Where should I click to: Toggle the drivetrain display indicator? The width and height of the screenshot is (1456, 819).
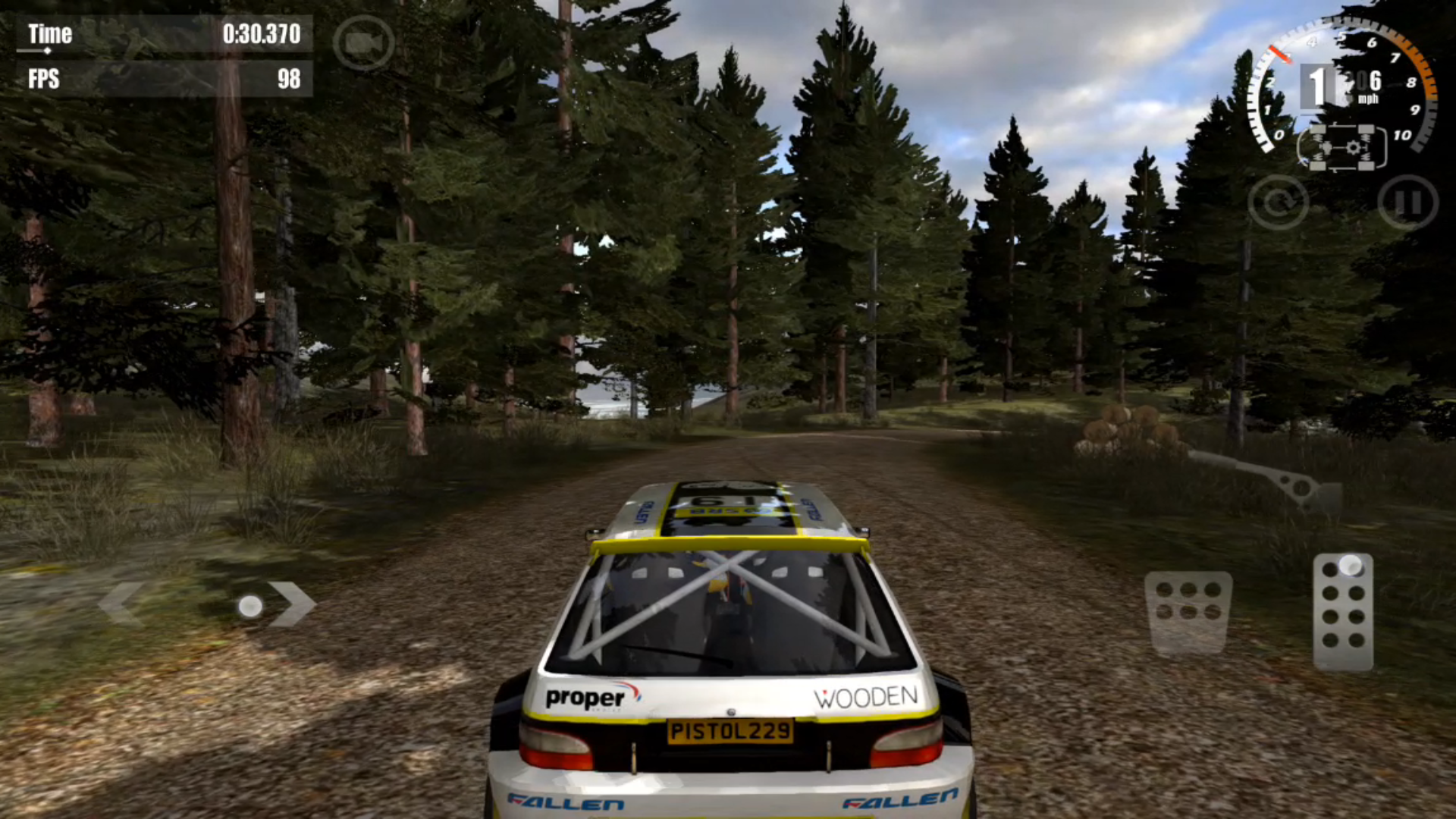point(1342,149)
